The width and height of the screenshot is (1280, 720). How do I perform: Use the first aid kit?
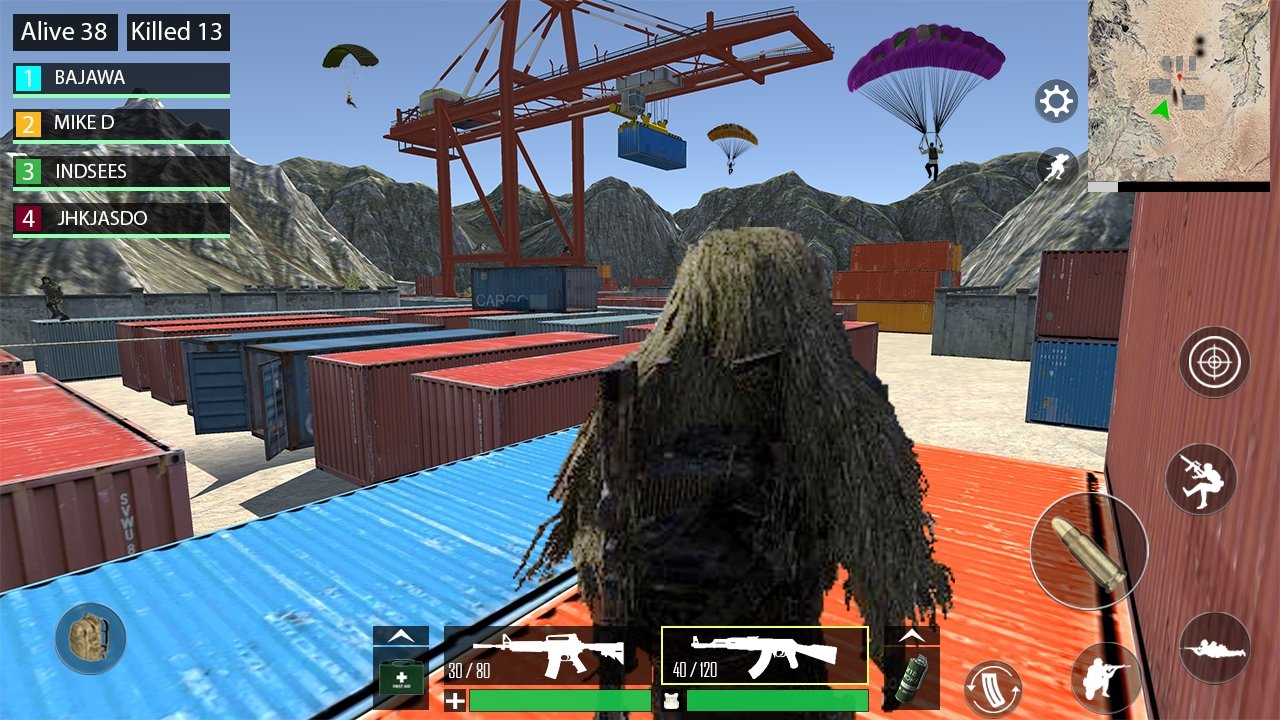point(400,678)
